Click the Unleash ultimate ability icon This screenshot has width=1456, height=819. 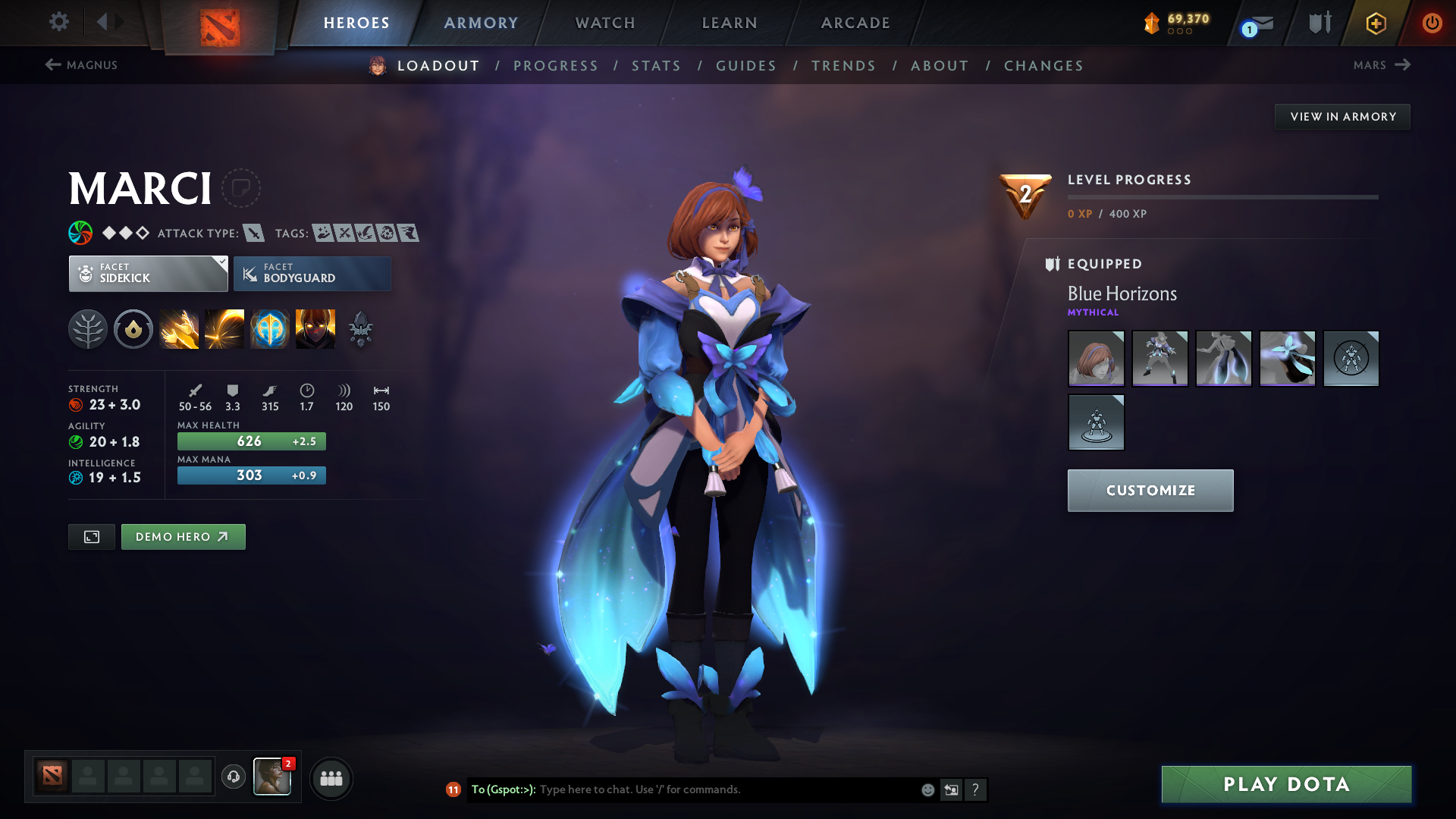[315, 328]
